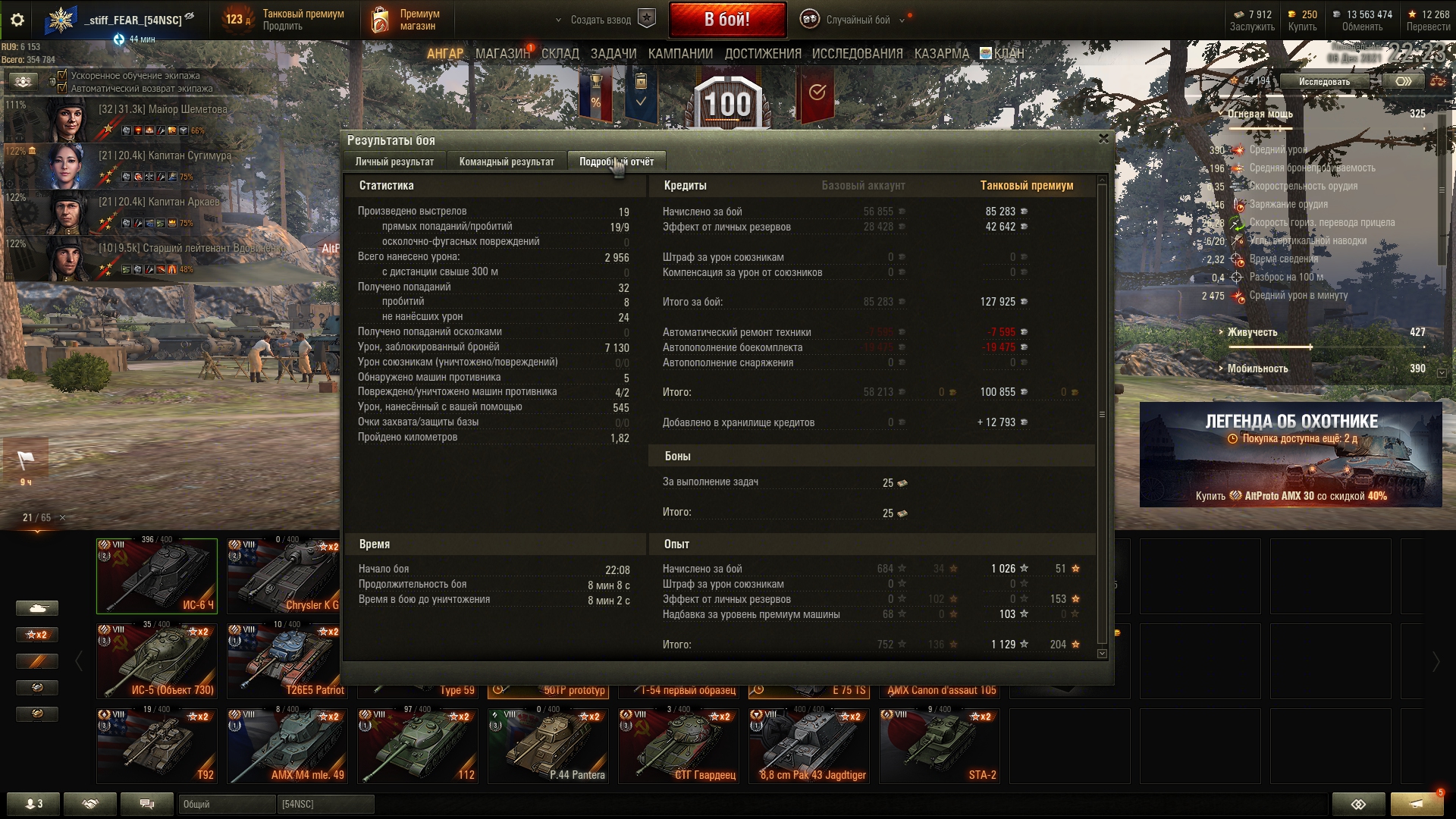Open the Легенда об охотнике AMX 30 offer
The width and height of the screenshot is (1456, 819).
tap(1291, 454)
